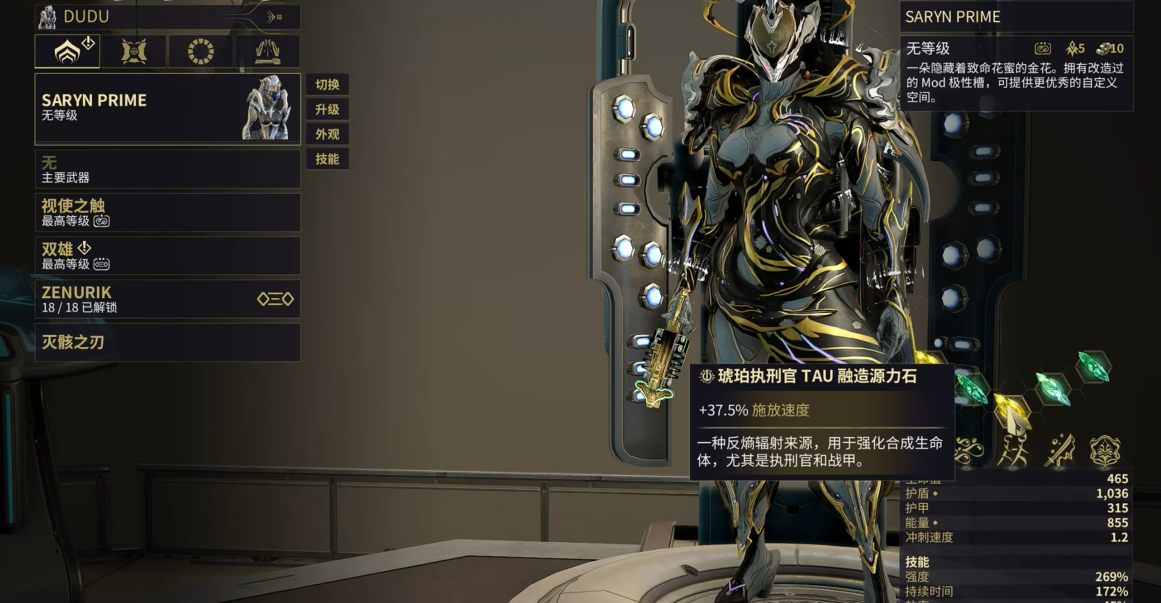Click Saryn's Molt ability icon
1161x603 pixels.
tap(1012, 452)
